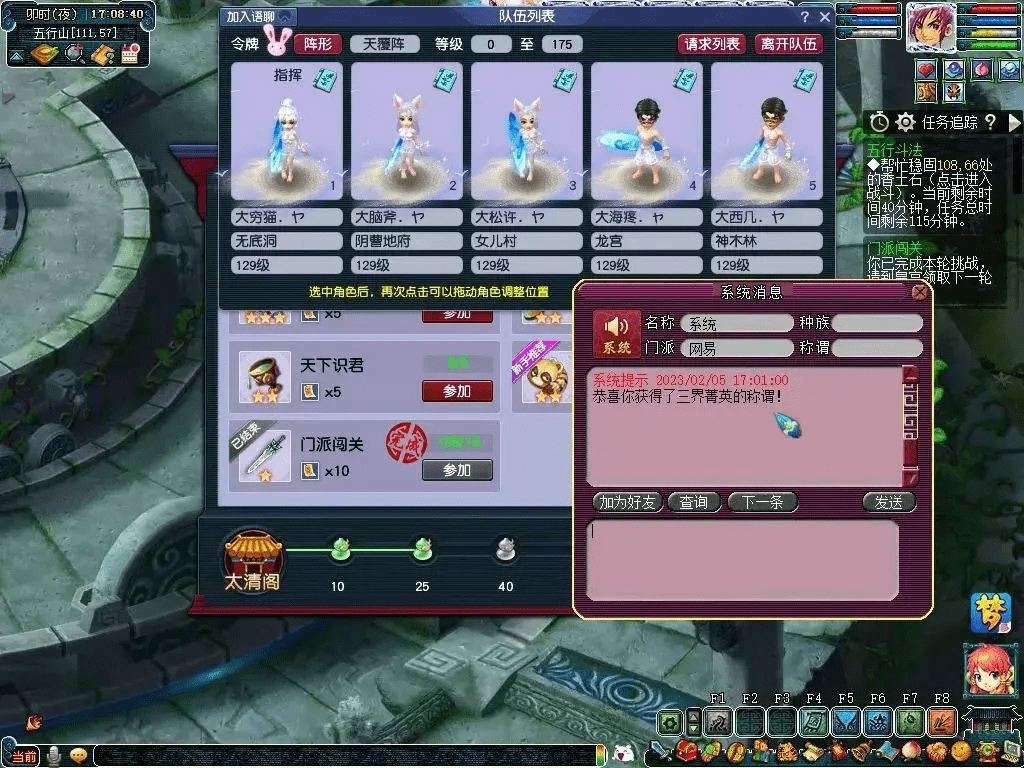1024x768 pixels.
Task: Close the 系统消息 system message window
Action: coord(919,292)
